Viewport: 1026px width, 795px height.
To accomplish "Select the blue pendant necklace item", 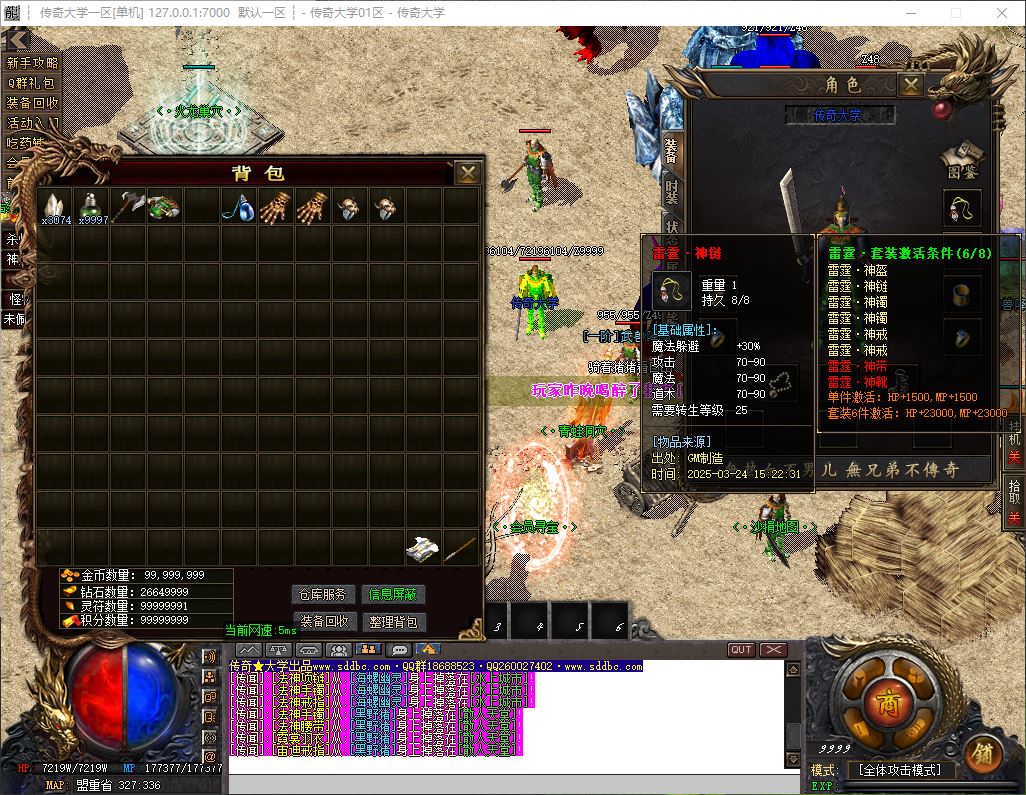I will tap(239, 207).
